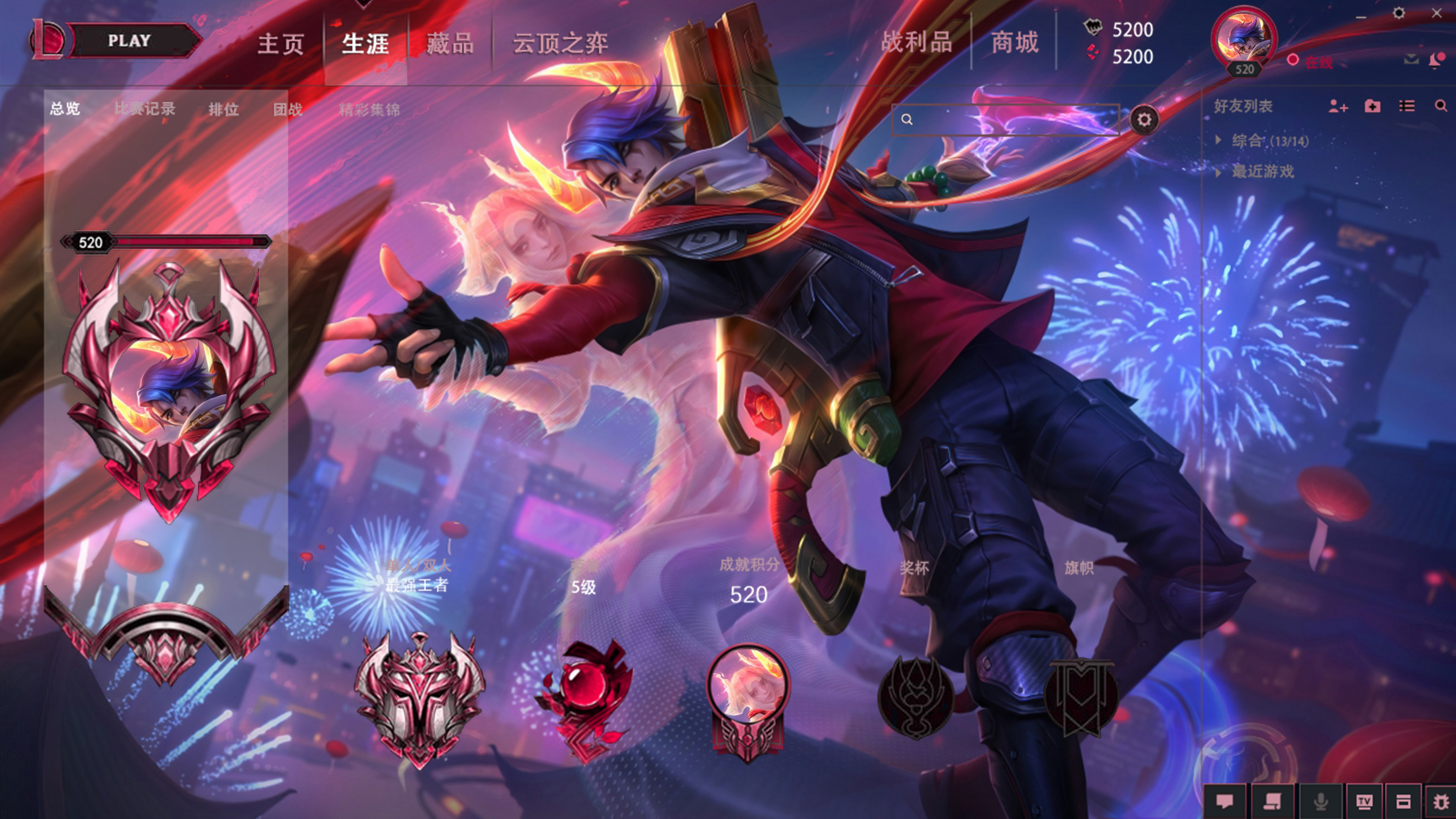Open the notifications bell

coord(1435,60)
